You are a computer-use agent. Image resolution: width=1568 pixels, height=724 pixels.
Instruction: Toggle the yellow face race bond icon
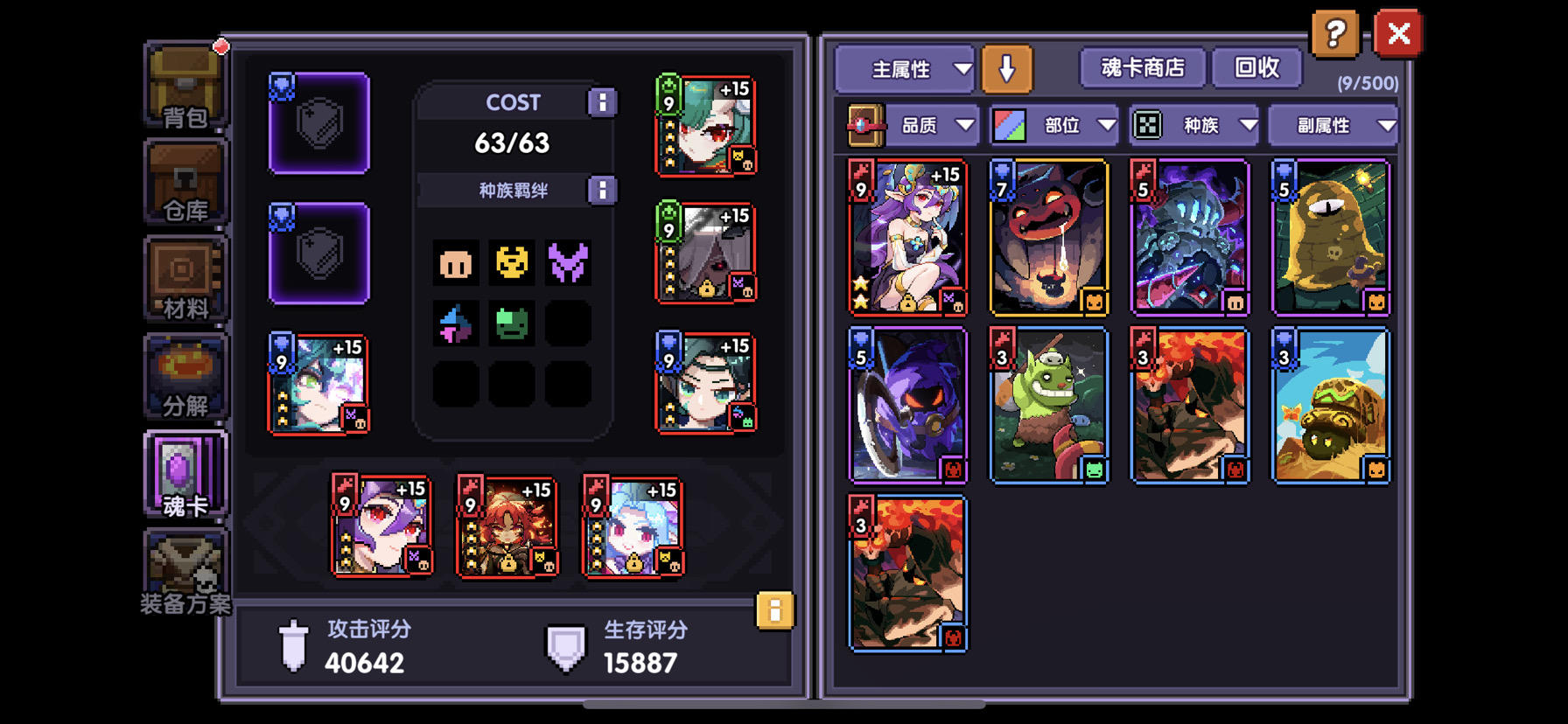[x=513, y=264]
